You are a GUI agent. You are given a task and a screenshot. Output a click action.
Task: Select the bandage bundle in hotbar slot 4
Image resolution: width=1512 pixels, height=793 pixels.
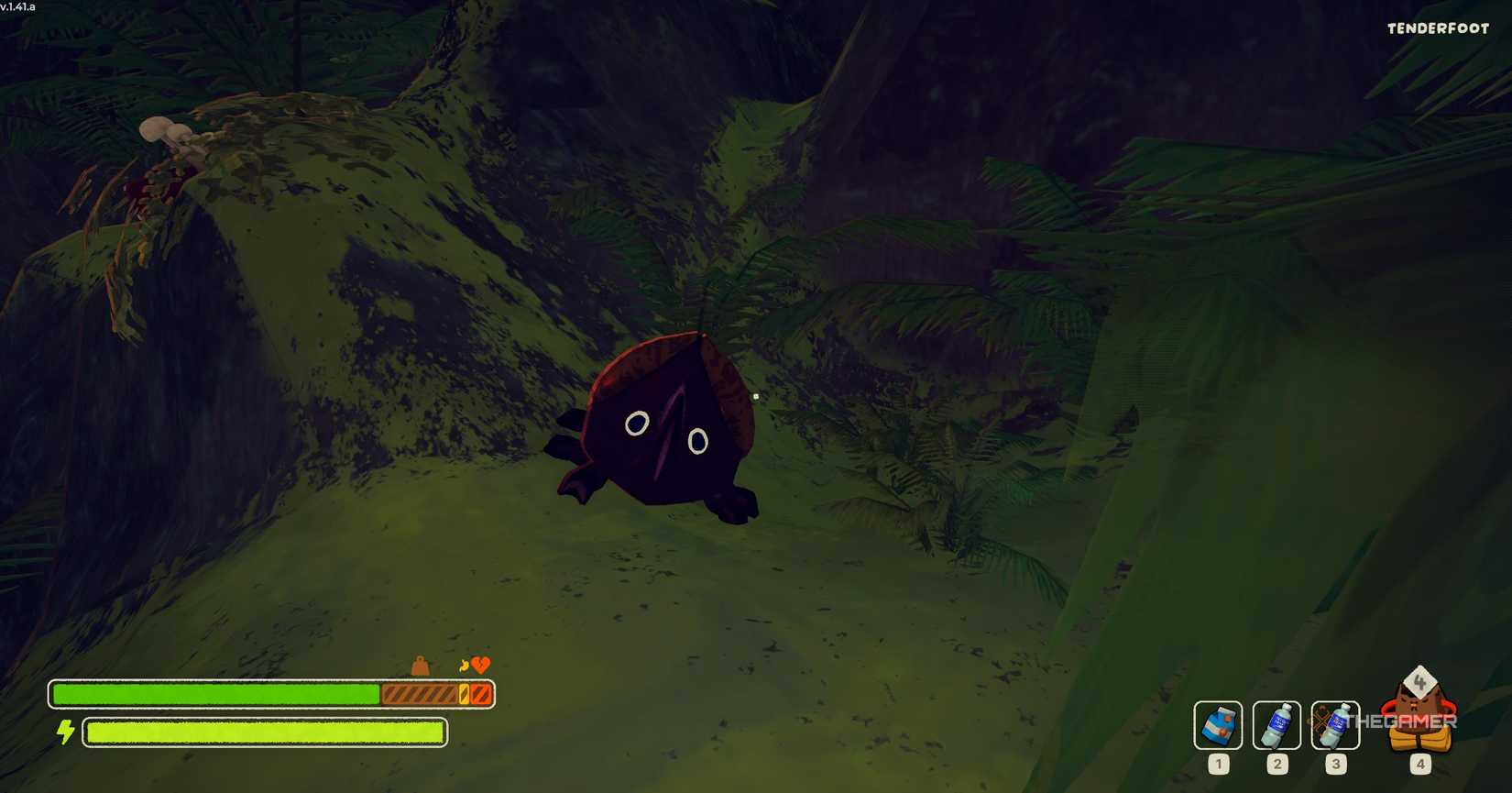pos(1419,729)
